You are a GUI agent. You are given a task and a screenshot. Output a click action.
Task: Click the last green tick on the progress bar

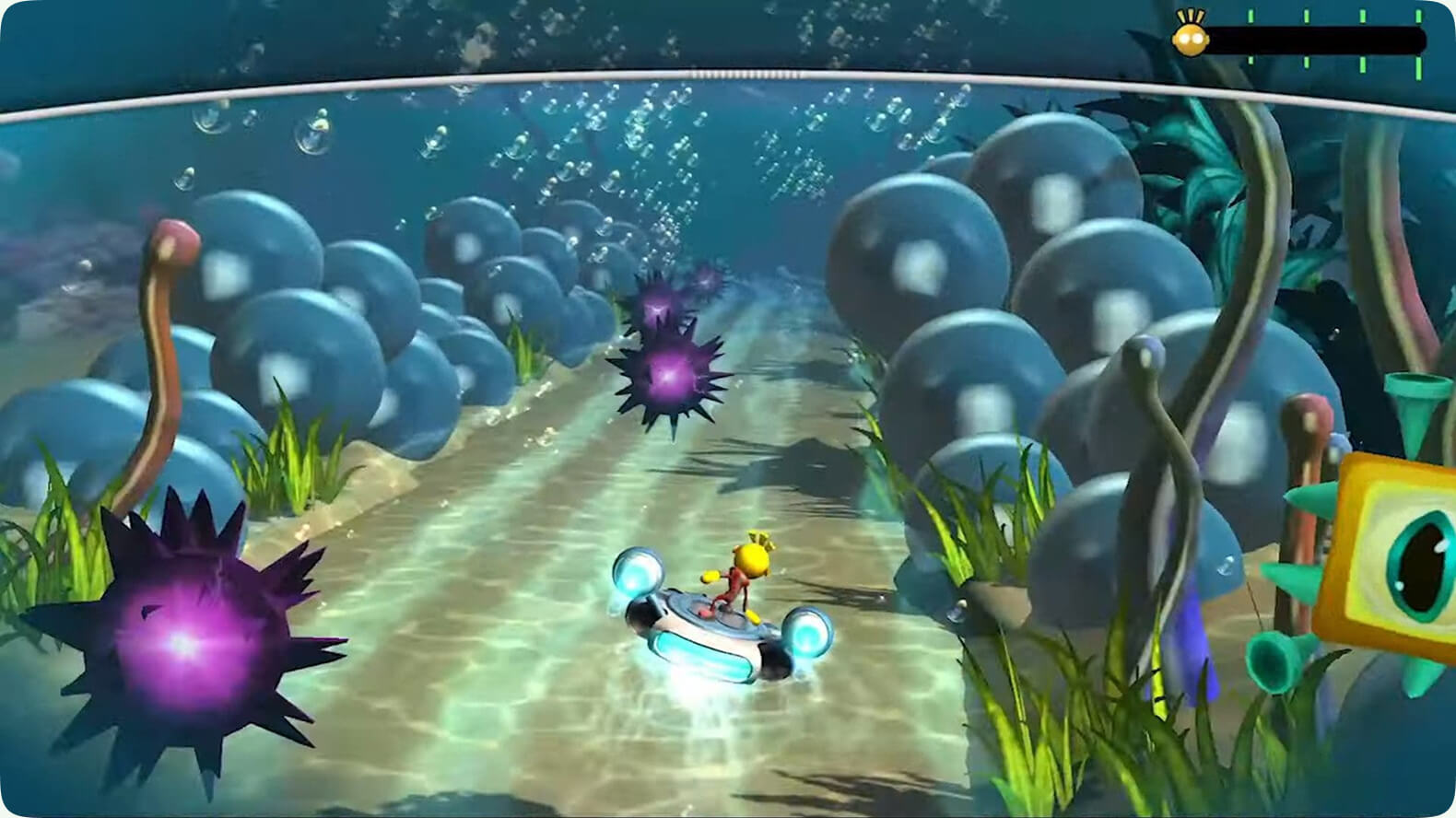[x=1418, y=17]
